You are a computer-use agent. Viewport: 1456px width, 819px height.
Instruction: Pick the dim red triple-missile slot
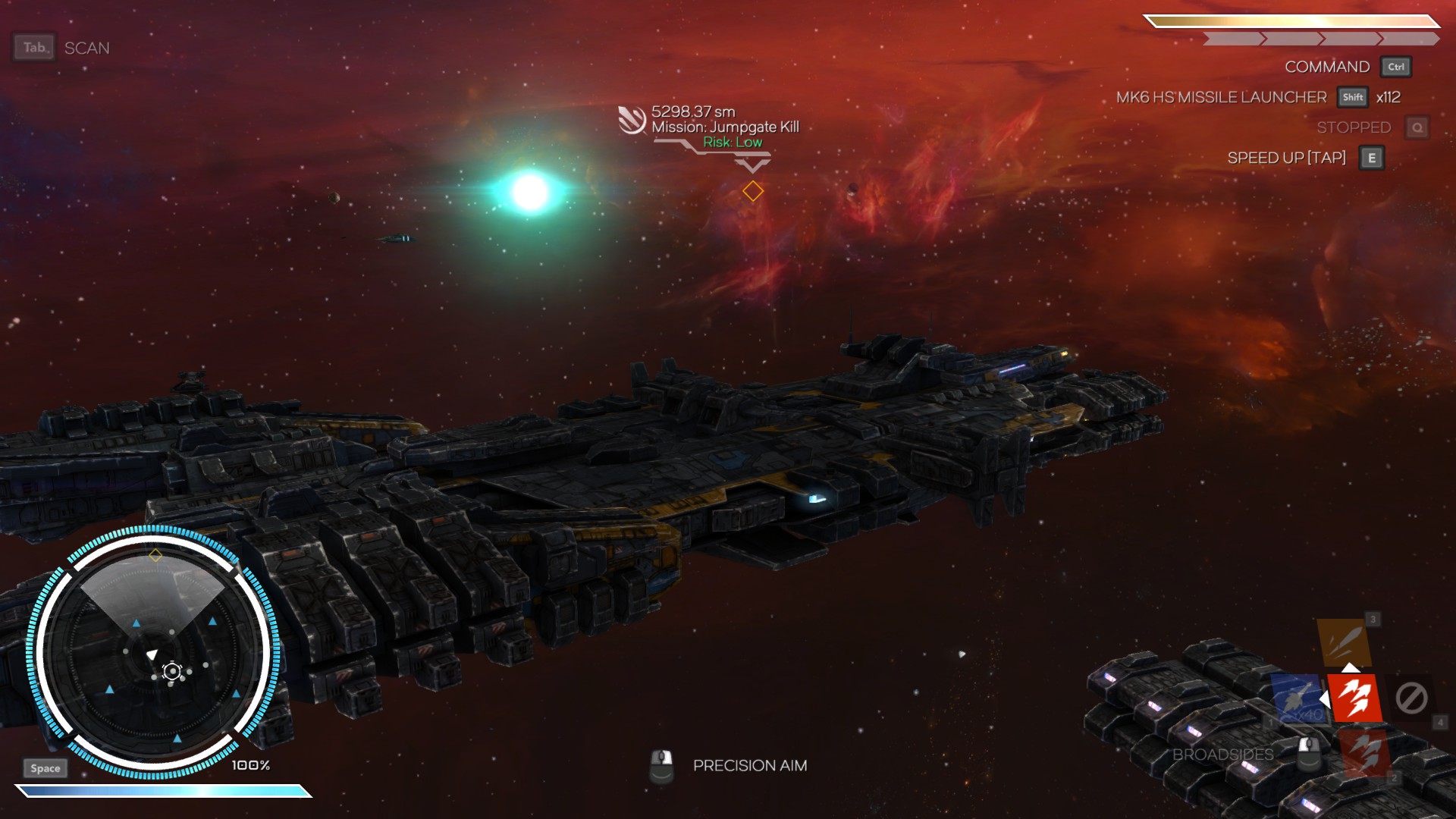pyautogui.click(x=1364, y=752)
